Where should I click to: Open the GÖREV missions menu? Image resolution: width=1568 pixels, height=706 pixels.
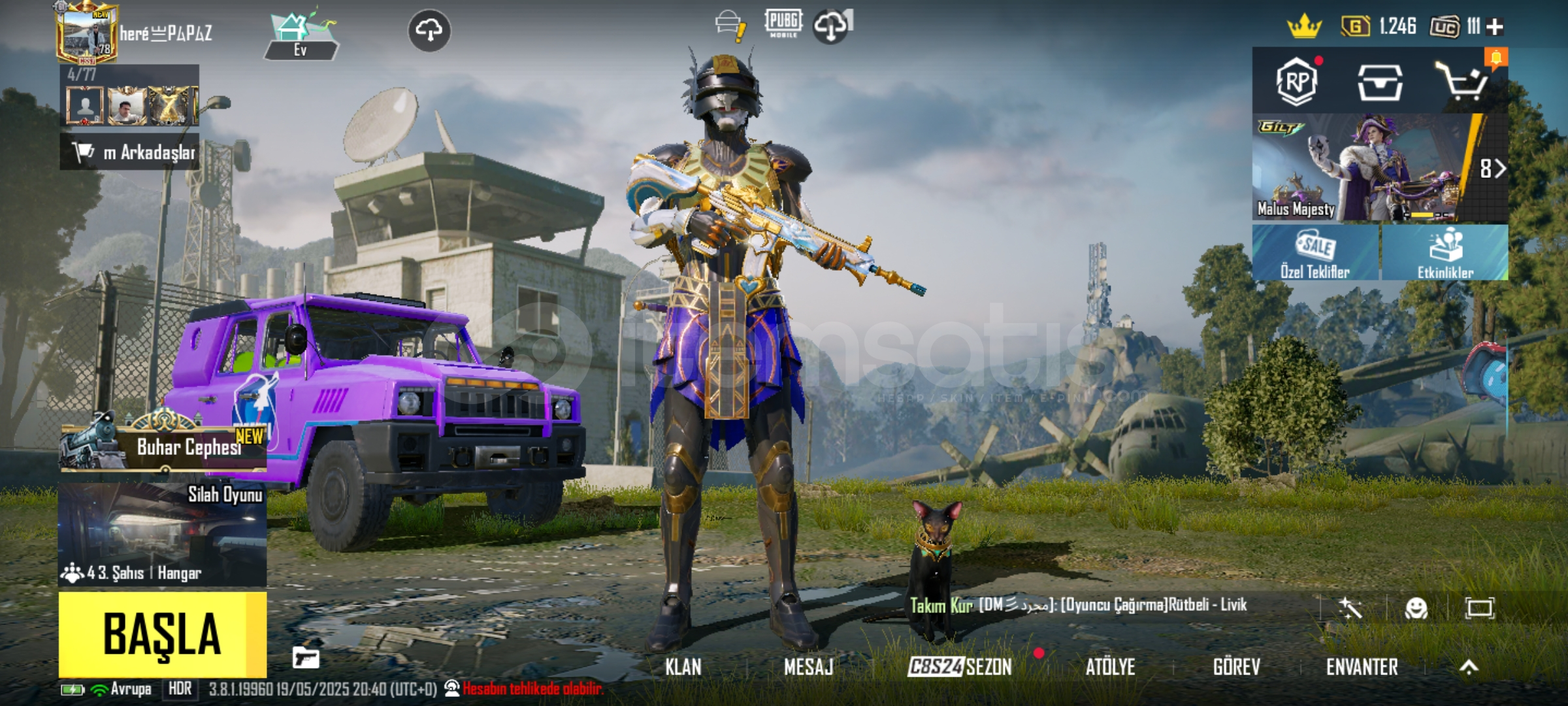[1236, 667]
